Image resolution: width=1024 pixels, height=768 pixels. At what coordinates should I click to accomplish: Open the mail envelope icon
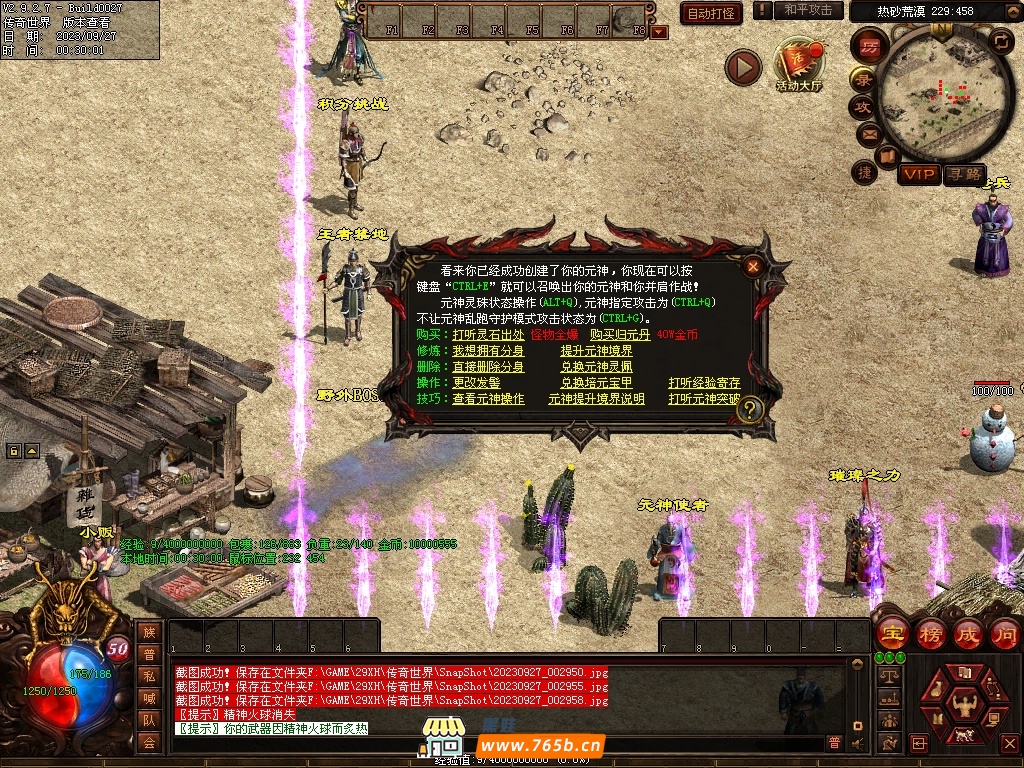[x=867, y=134]
